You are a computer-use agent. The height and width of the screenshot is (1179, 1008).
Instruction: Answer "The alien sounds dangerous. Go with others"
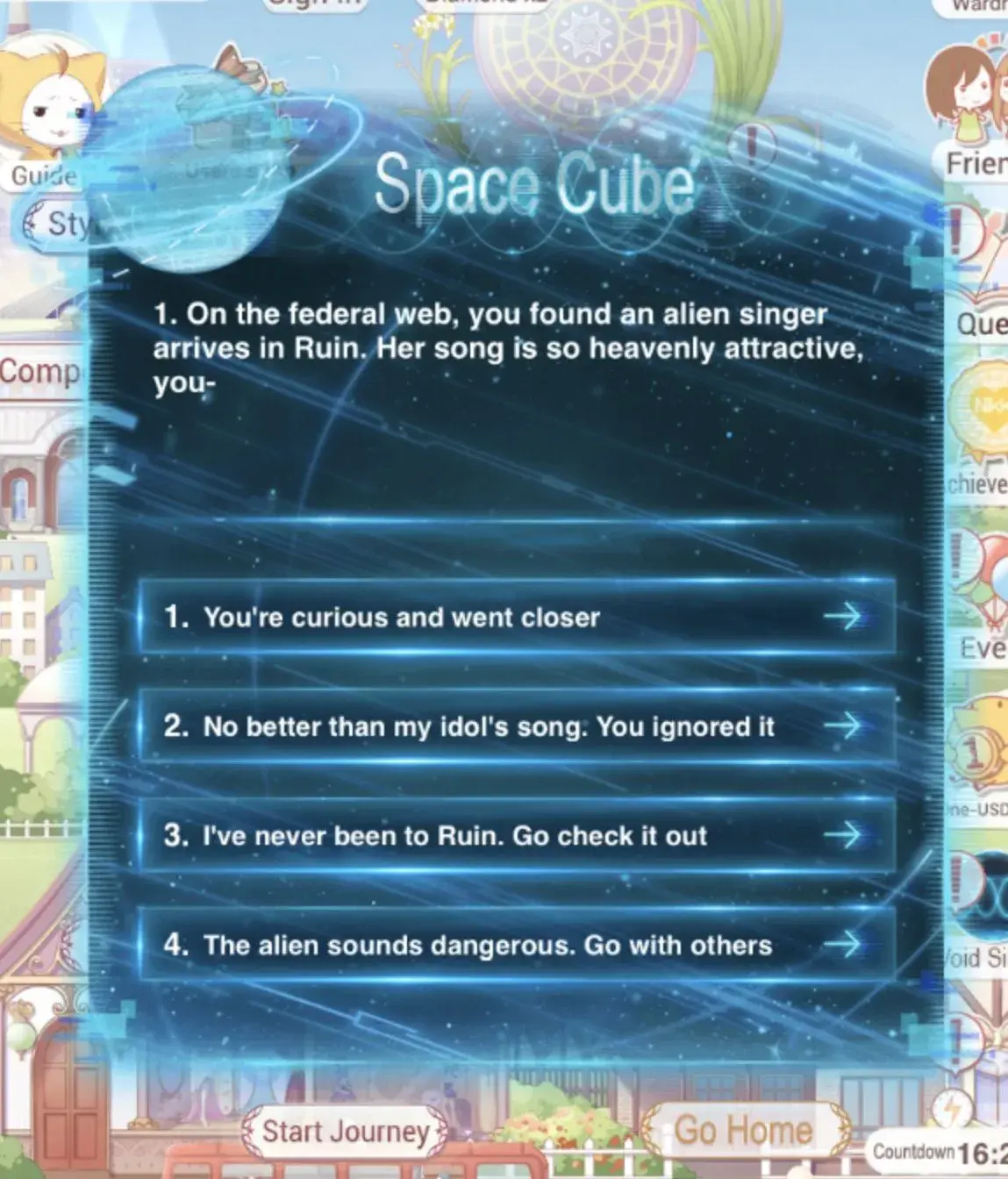(x=516, y=945)
